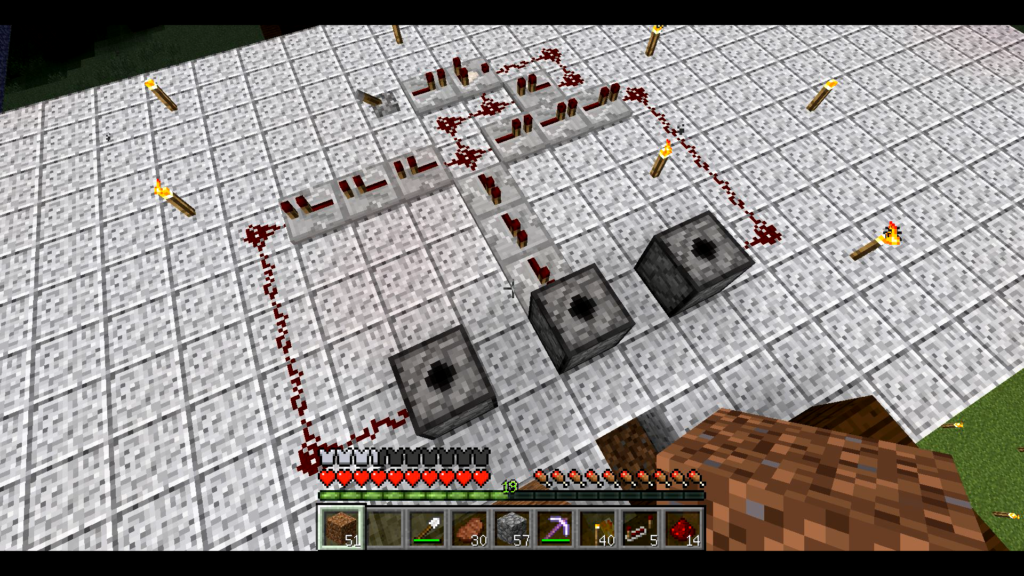Choose the raw meat stack of 30

pyautogui.click(x=468, y=527)
